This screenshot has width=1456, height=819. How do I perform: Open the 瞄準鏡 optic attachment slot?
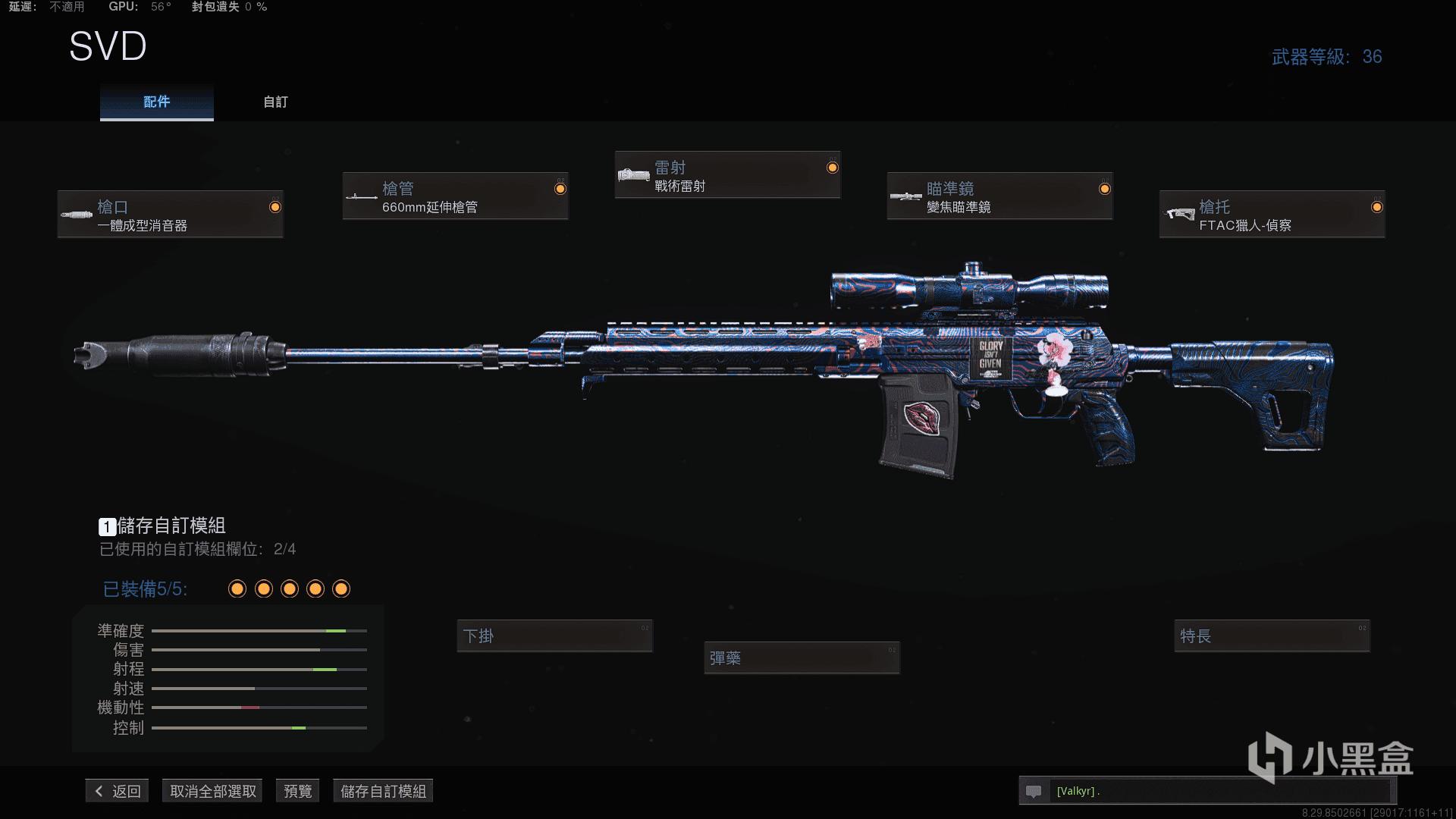[999, 196]
